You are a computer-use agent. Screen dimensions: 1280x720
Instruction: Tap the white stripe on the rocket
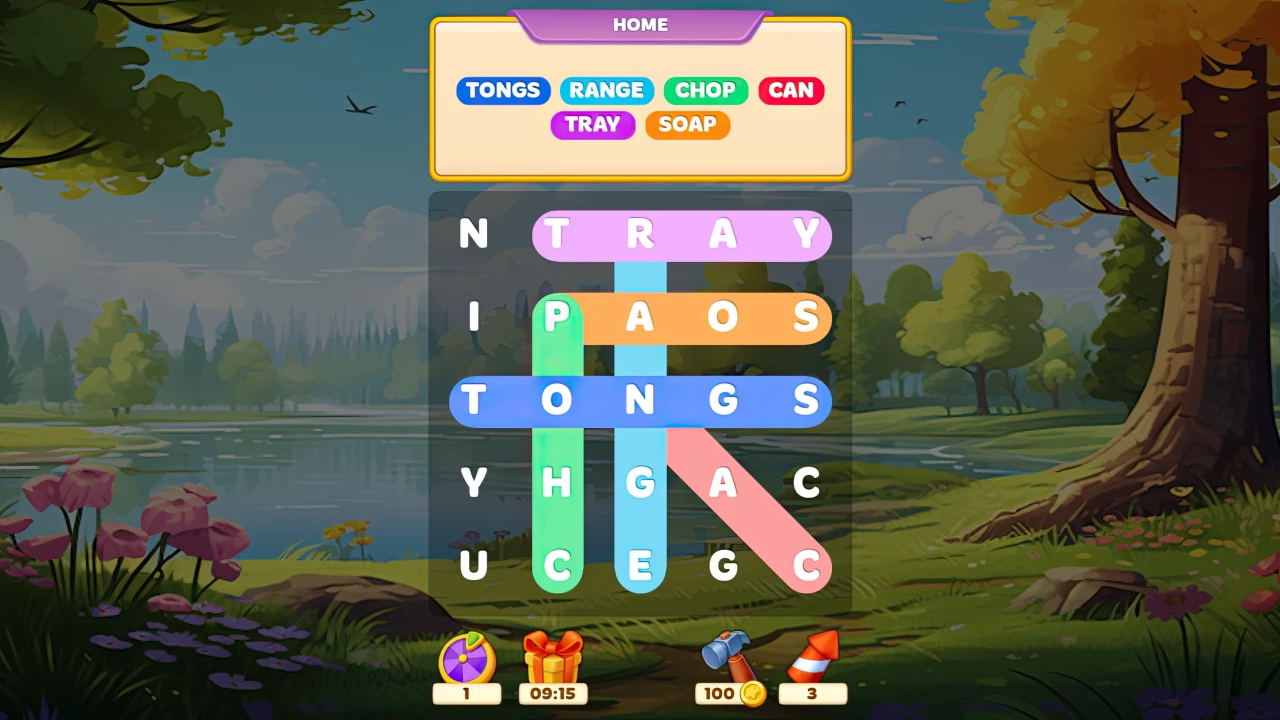(x=810, y=665)
